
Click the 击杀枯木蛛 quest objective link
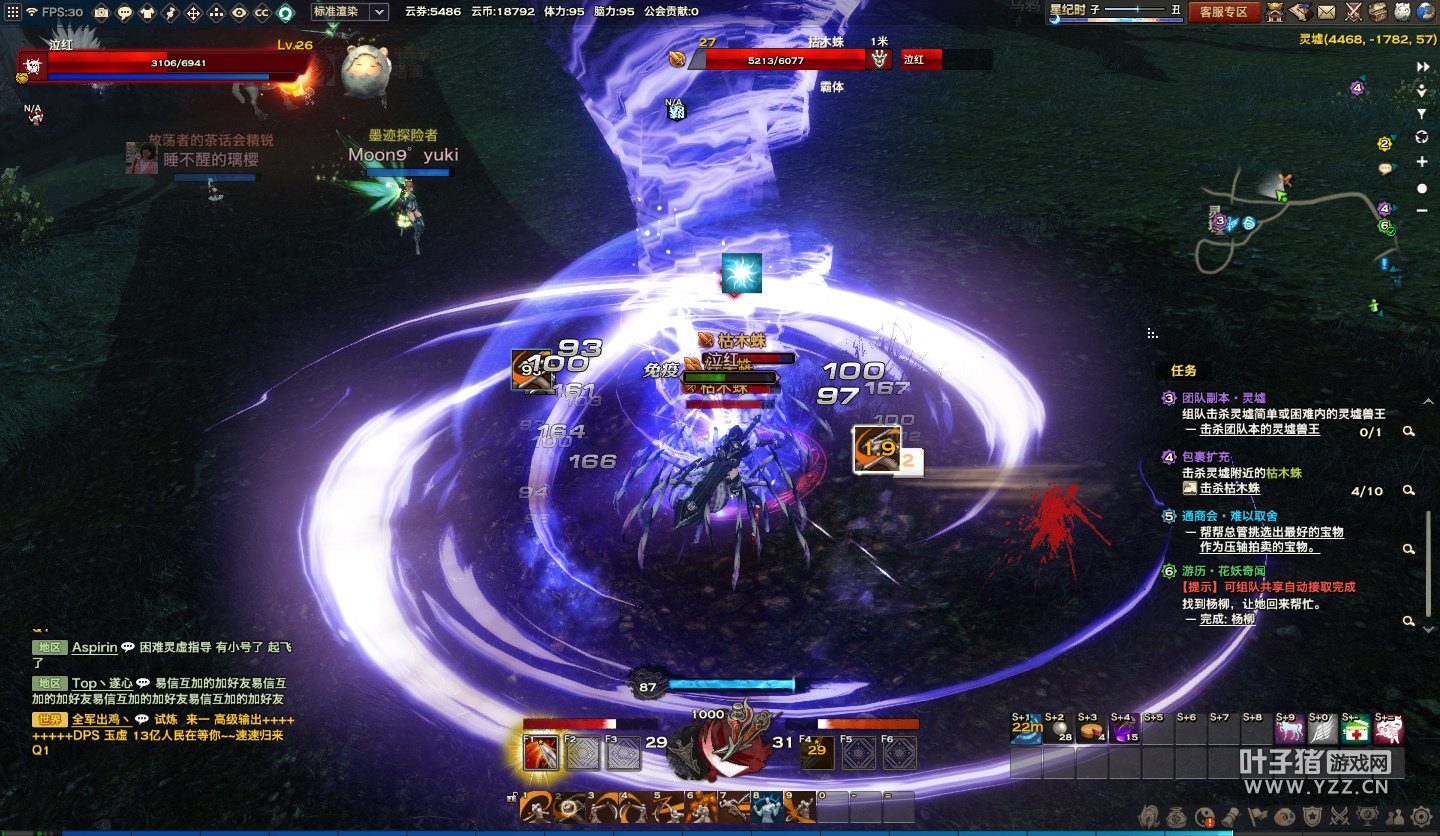(1229, 489)
